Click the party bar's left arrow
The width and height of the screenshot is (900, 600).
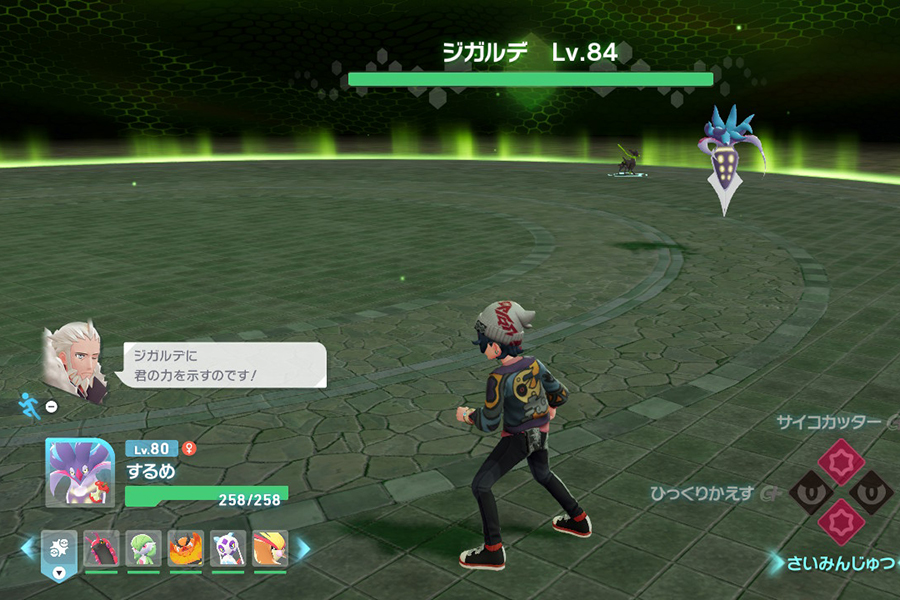tap(28, 548)
